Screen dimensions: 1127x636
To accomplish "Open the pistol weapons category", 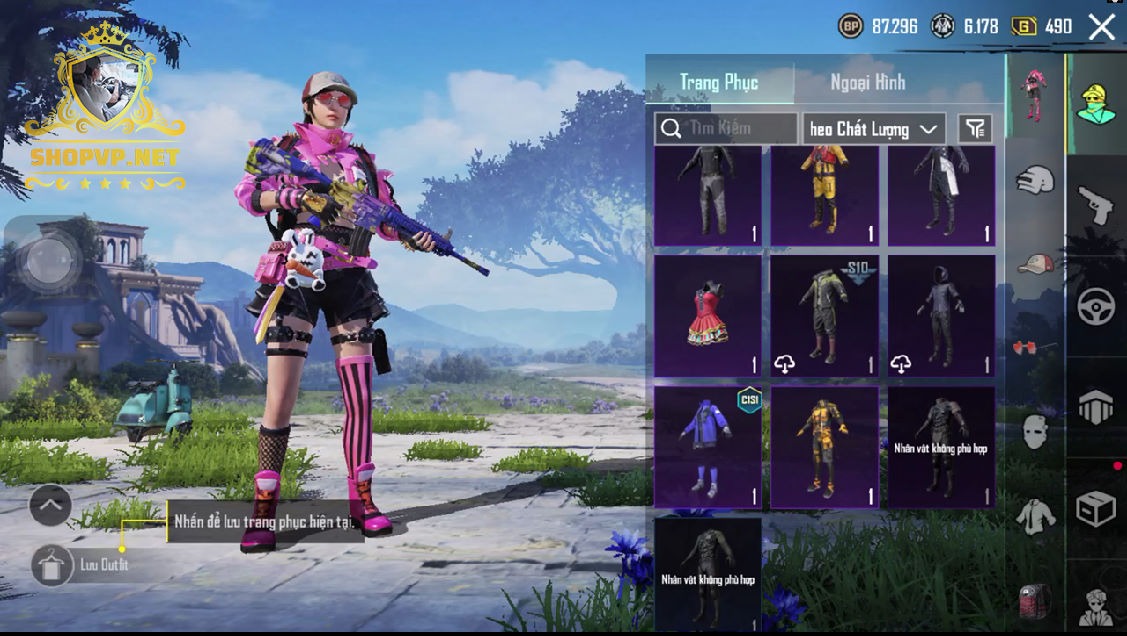I will [x=1095, y=205].
